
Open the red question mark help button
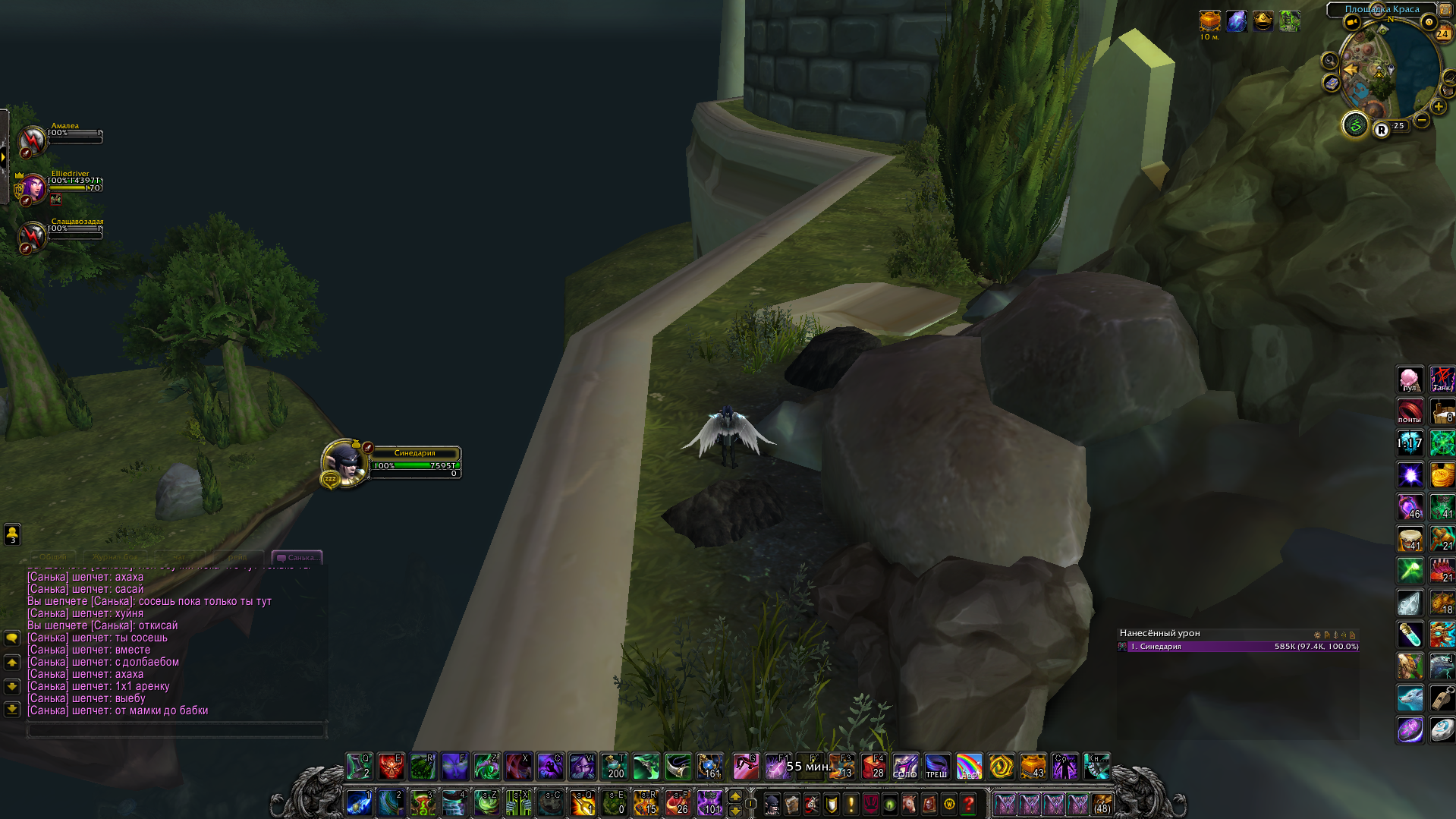[x=969, y=804]
